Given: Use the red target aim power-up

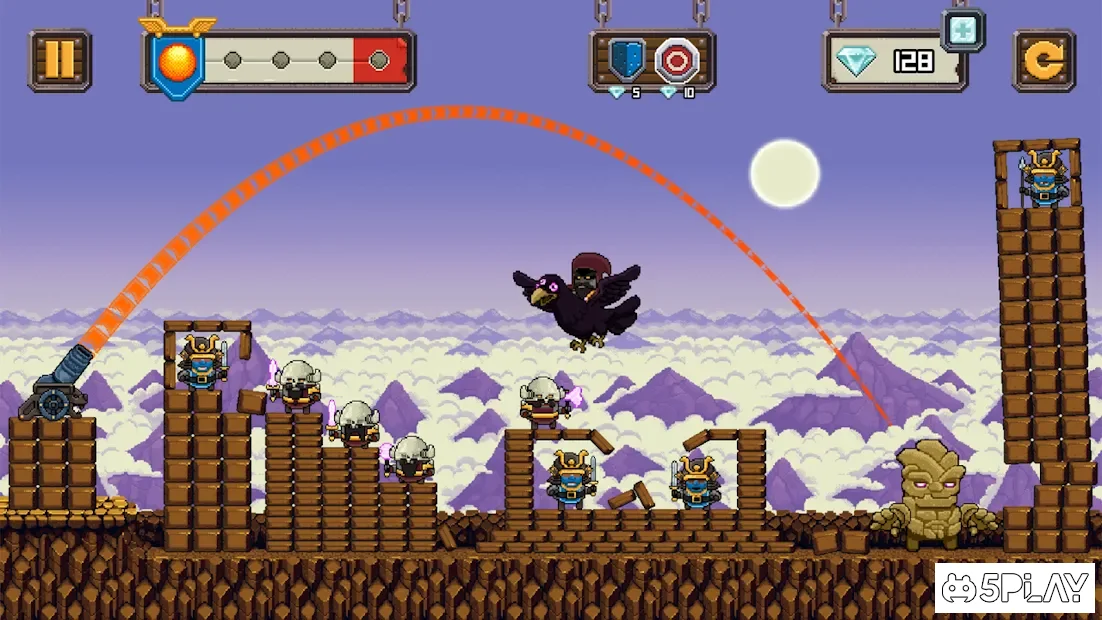Looking at the screenshot, I should [x=677, y=61].
